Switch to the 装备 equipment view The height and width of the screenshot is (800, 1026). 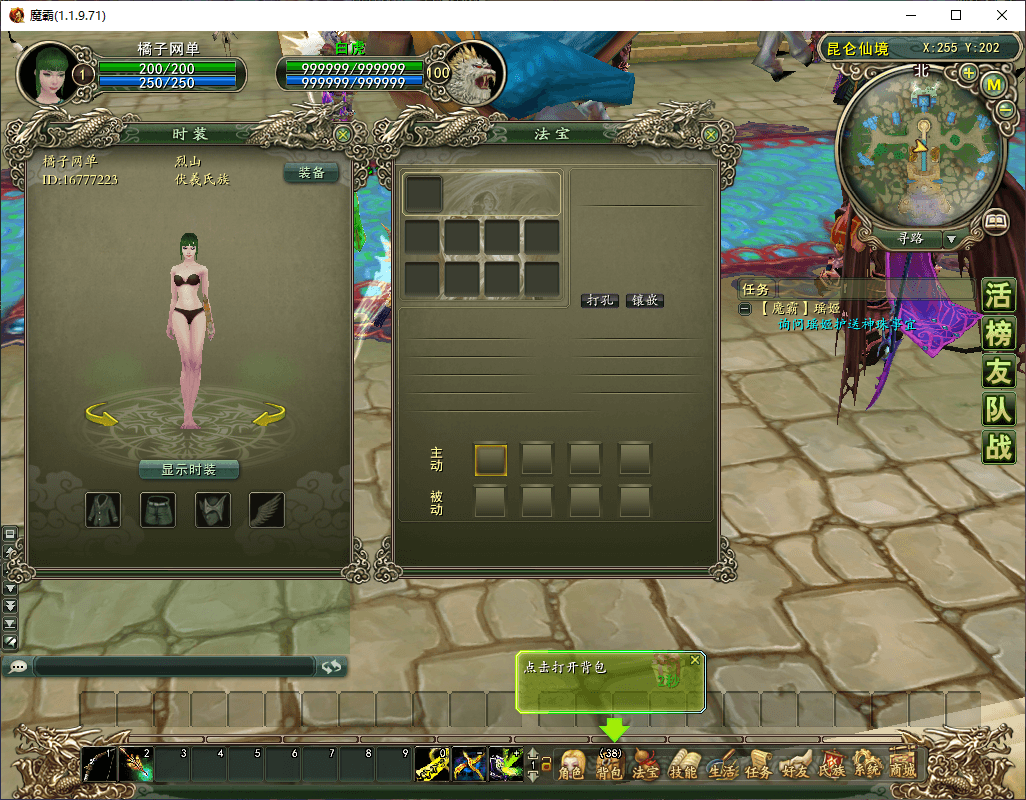(x=311, y=173)
